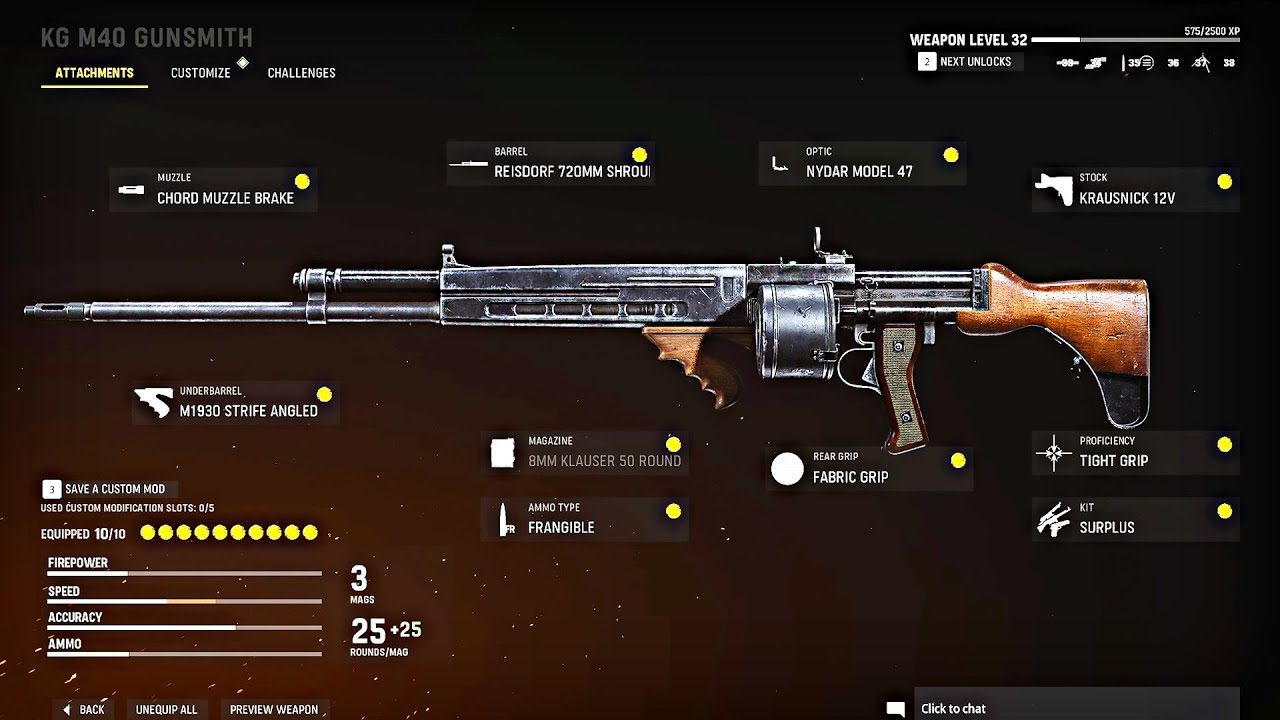
Task: Open the Nydar Model 47 optic slot
Action: point(862,163)
